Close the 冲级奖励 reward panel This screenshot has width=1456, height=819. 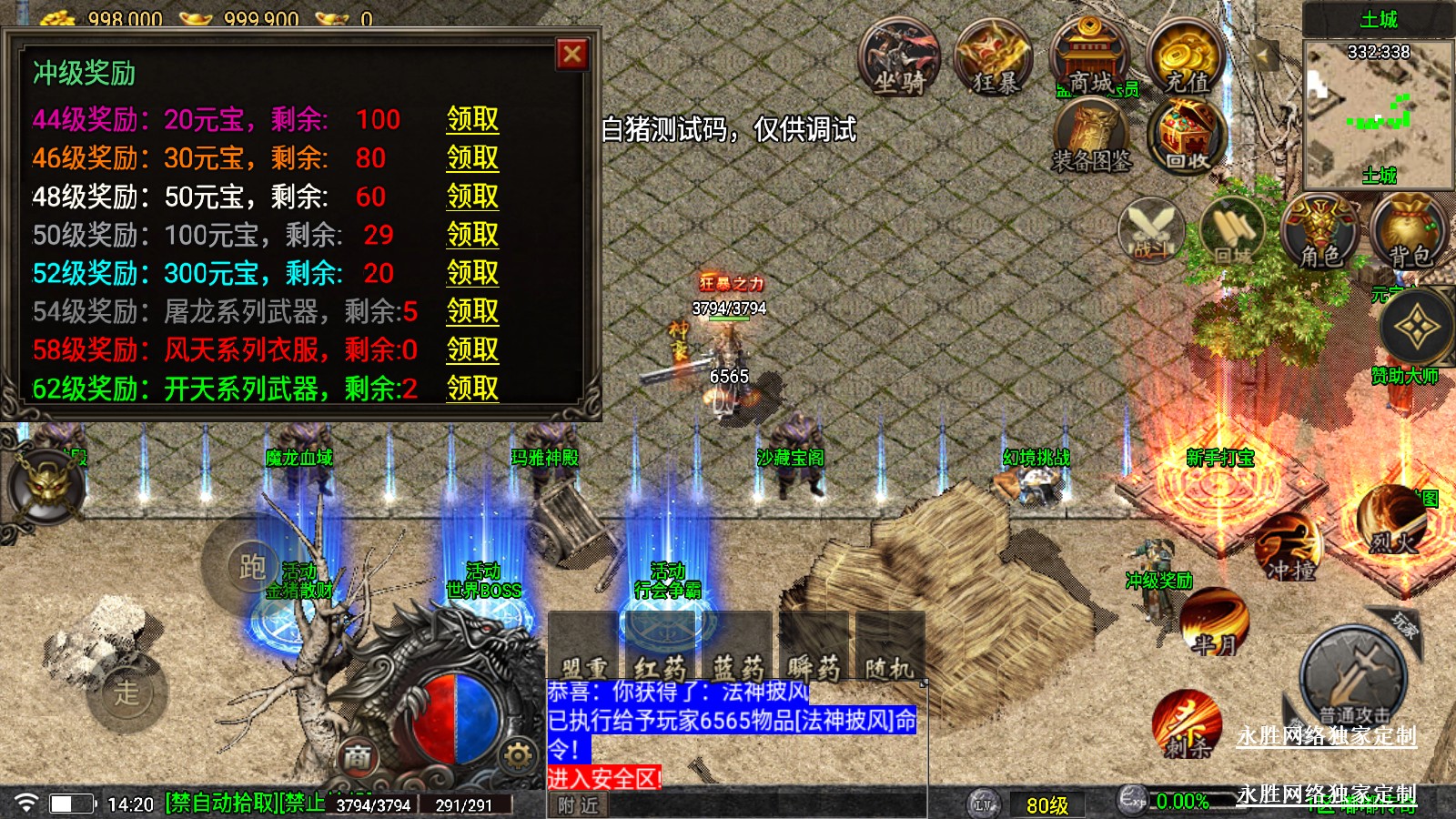click(571, 55)
